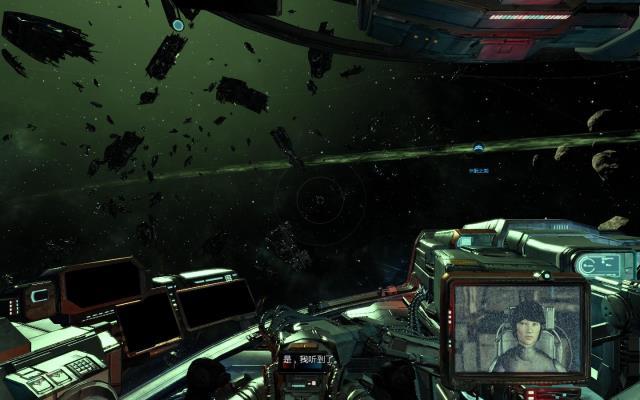Click the cyan circular marker near the station

click(x=178, y=25)
